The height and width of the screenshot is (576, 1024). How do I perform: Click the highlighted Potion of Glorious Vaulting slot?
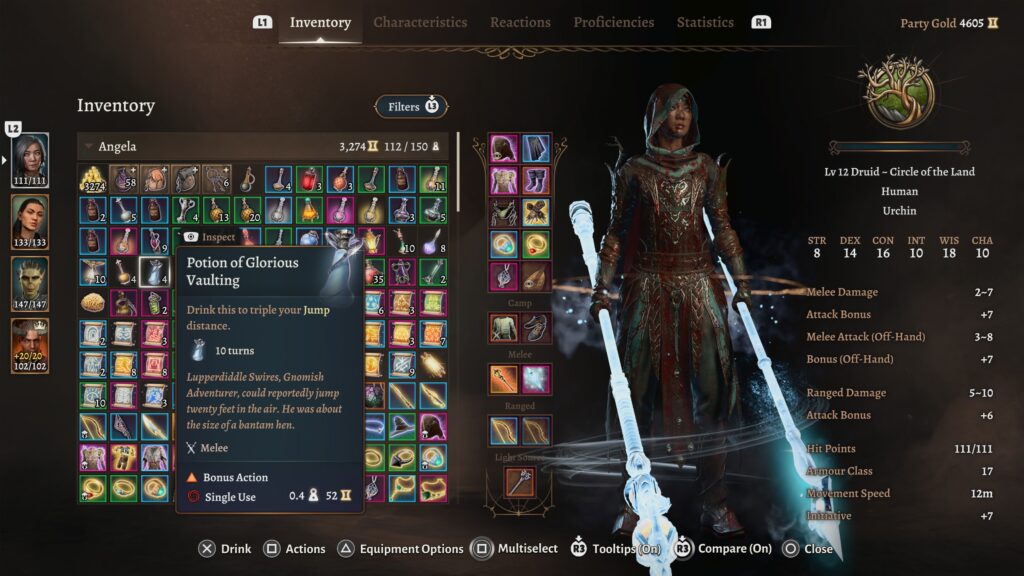click(x=153, y=272)
